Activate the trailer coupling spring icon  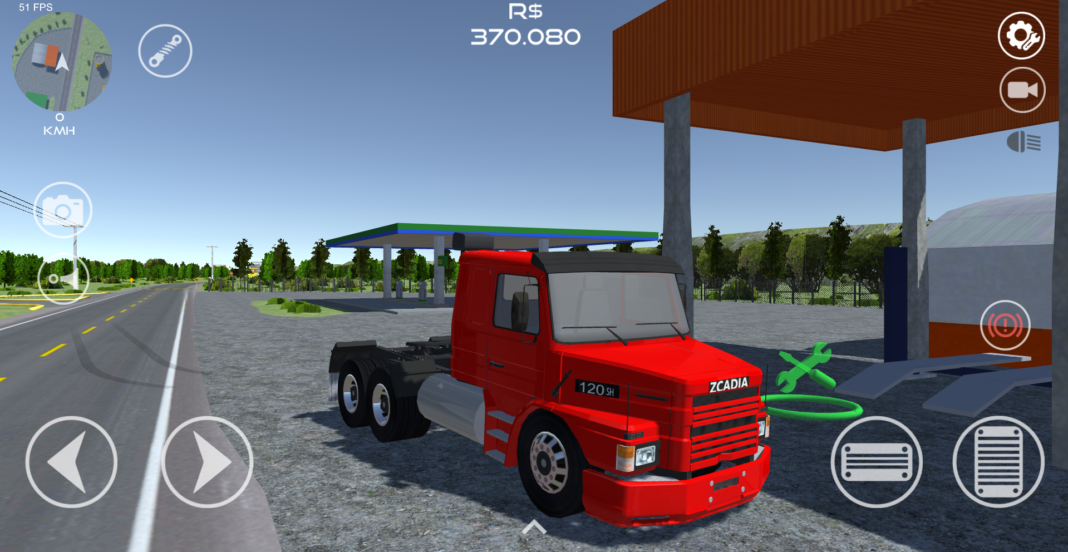[x=165, y=51]
